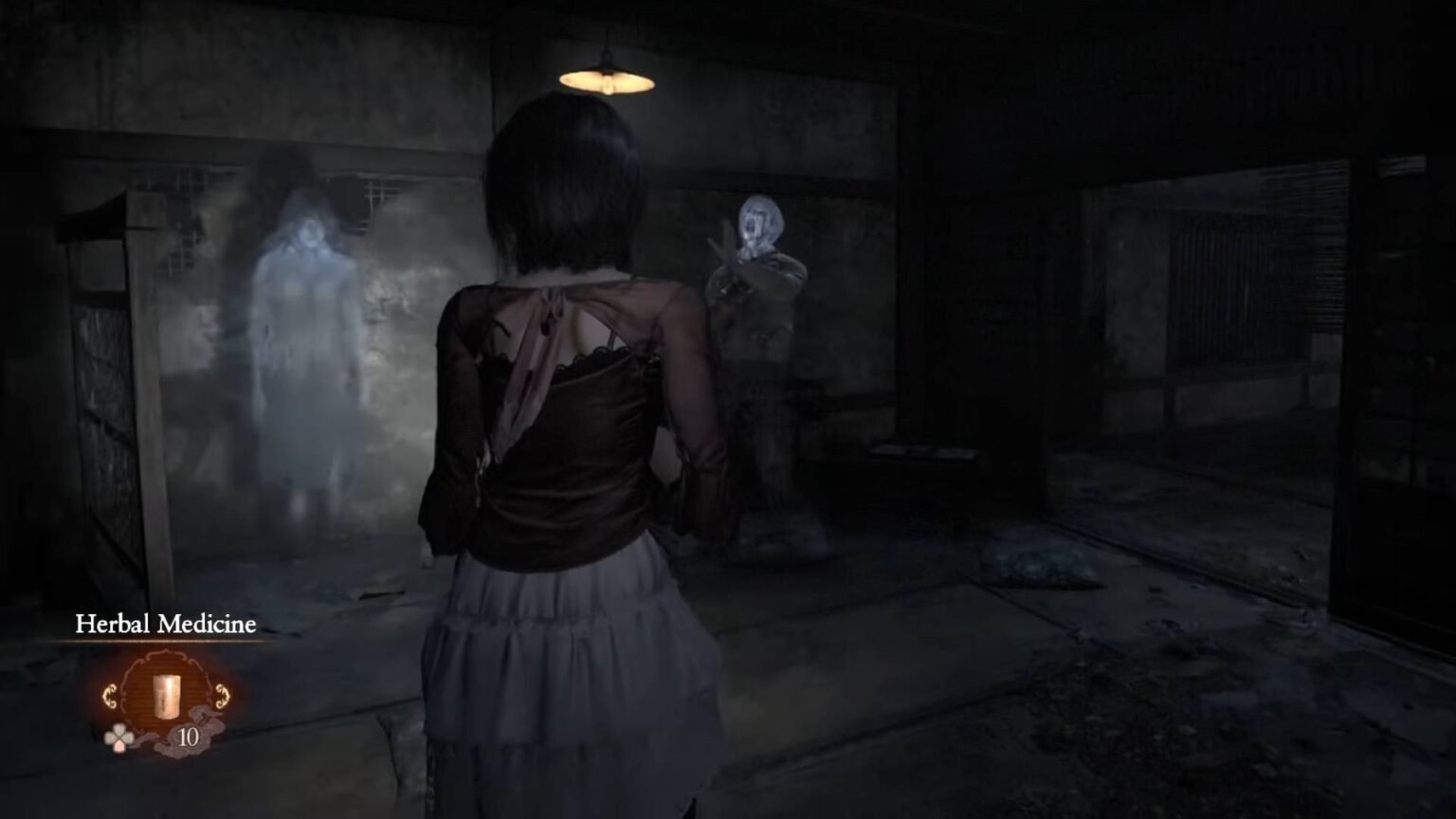Click the item quantity number 10
This screenshot has height=819, width=1456.
point(189,737)
